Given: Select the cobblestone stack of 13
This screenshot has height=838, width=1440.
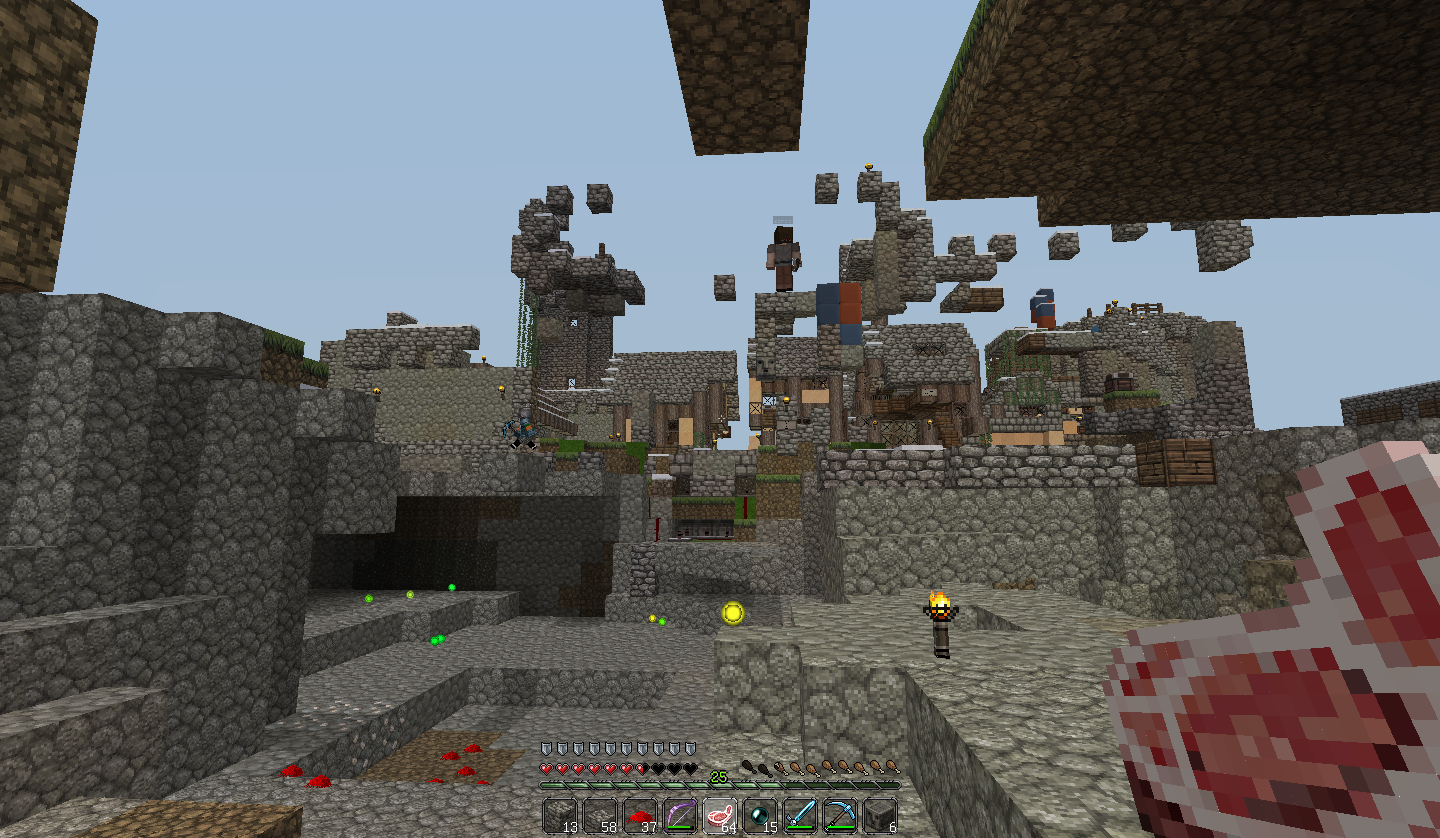Looking at the screenshot, I should [x=561, y=816].
